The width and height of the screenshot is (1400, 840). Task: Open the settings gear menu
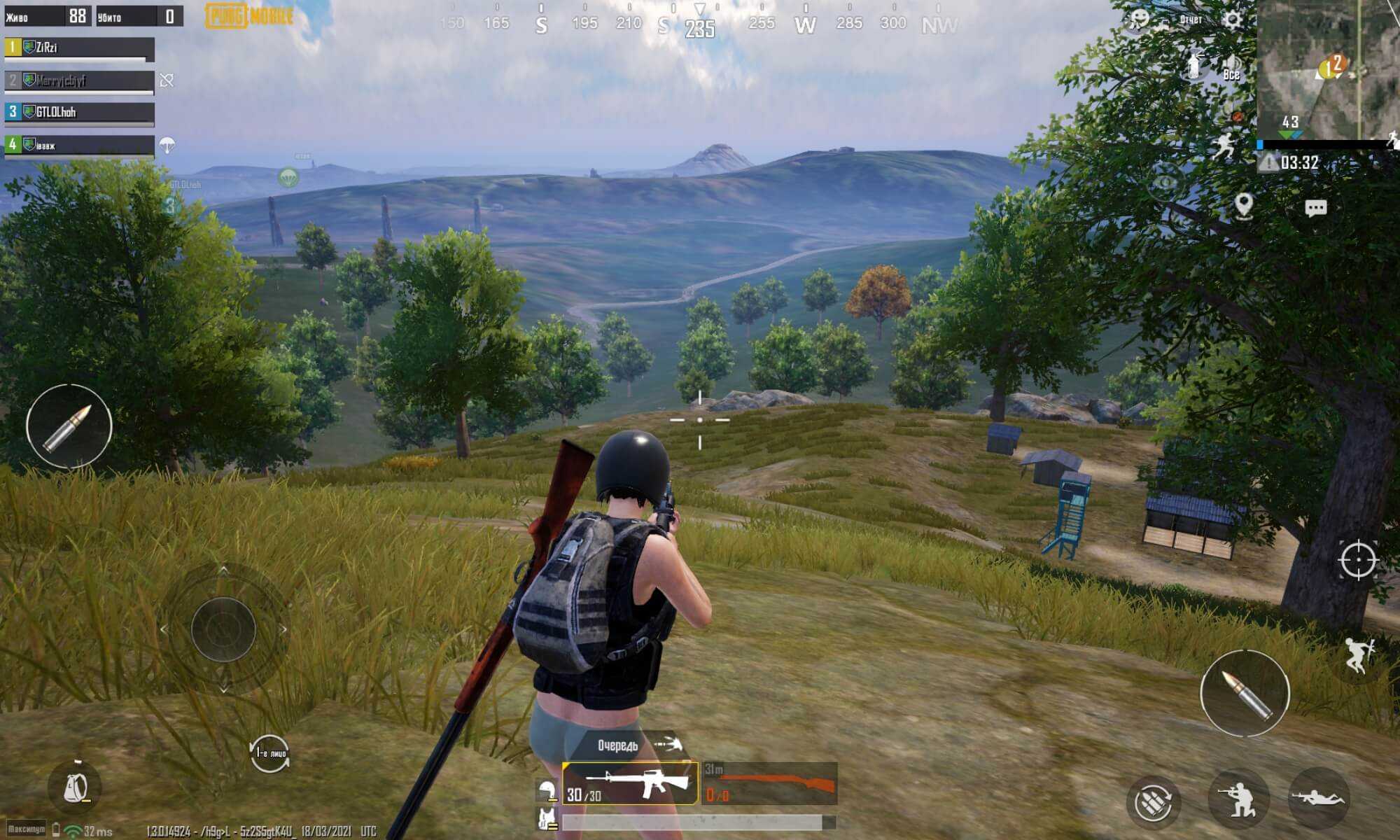pyautogui.click(x=1232, y=19)
